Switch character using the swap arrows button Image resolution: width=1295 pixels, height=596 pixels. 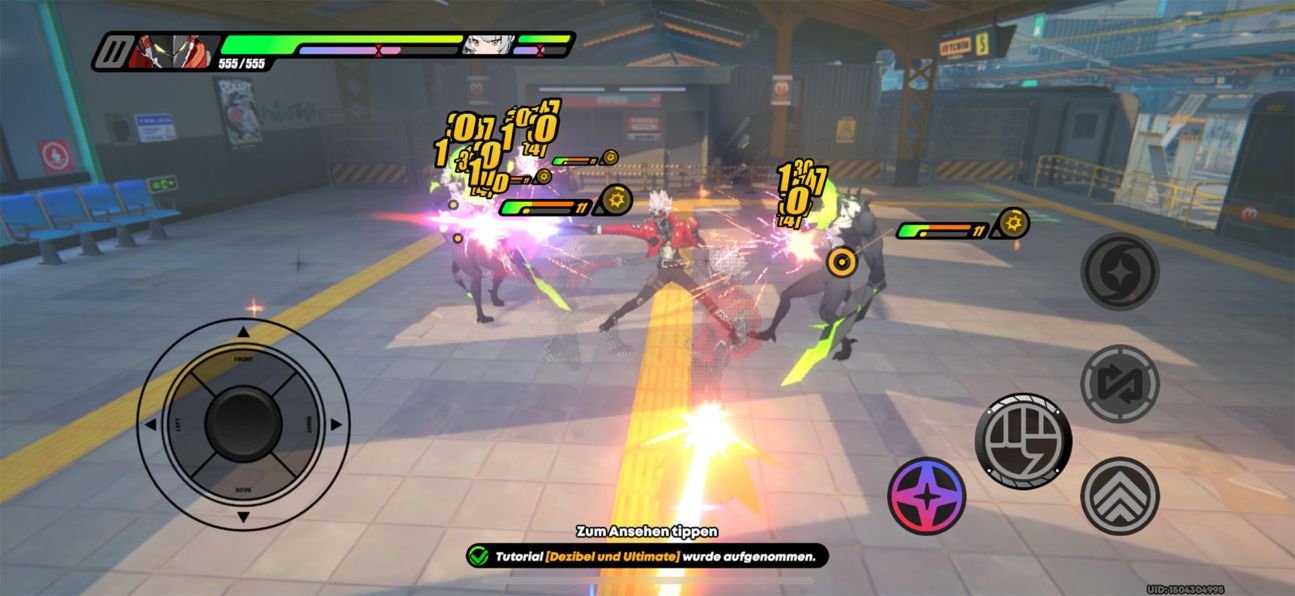(x=1119, y=384)
